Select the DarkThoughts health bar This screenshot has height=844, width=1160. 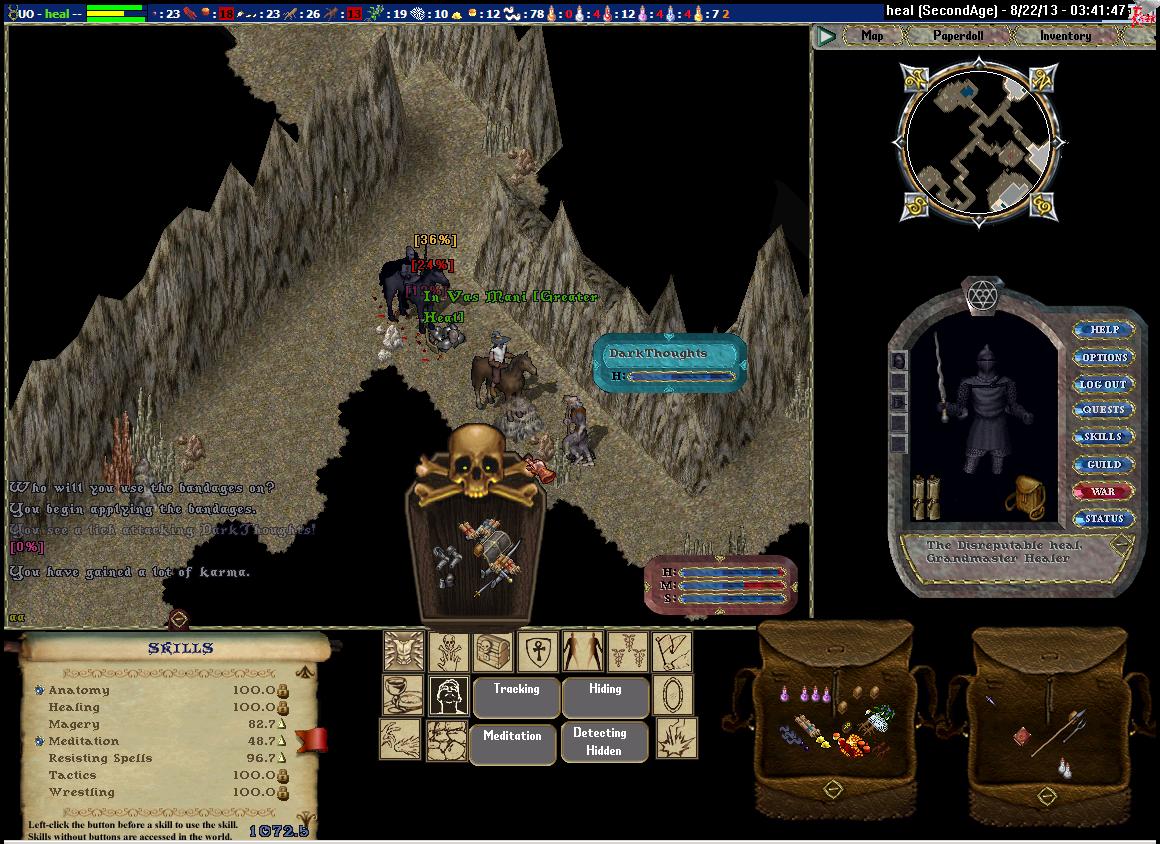(x=670, y=364)
